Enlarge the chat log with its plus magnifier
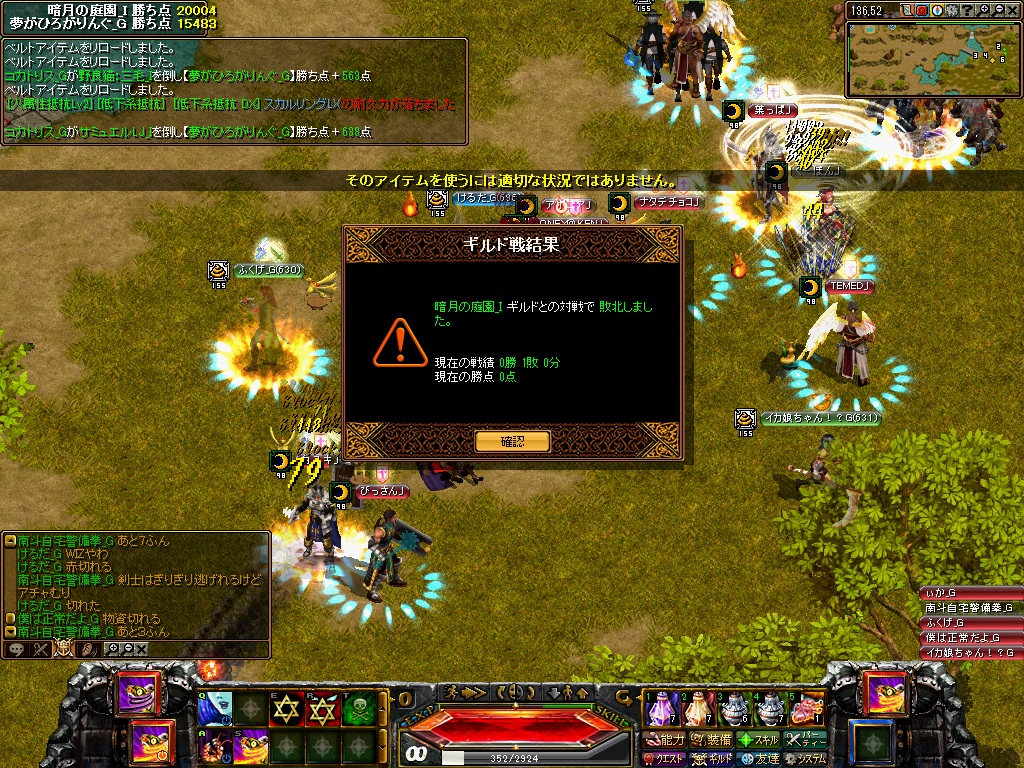The height and width of the screenshot is (768, 1024). tap(112, 649)
